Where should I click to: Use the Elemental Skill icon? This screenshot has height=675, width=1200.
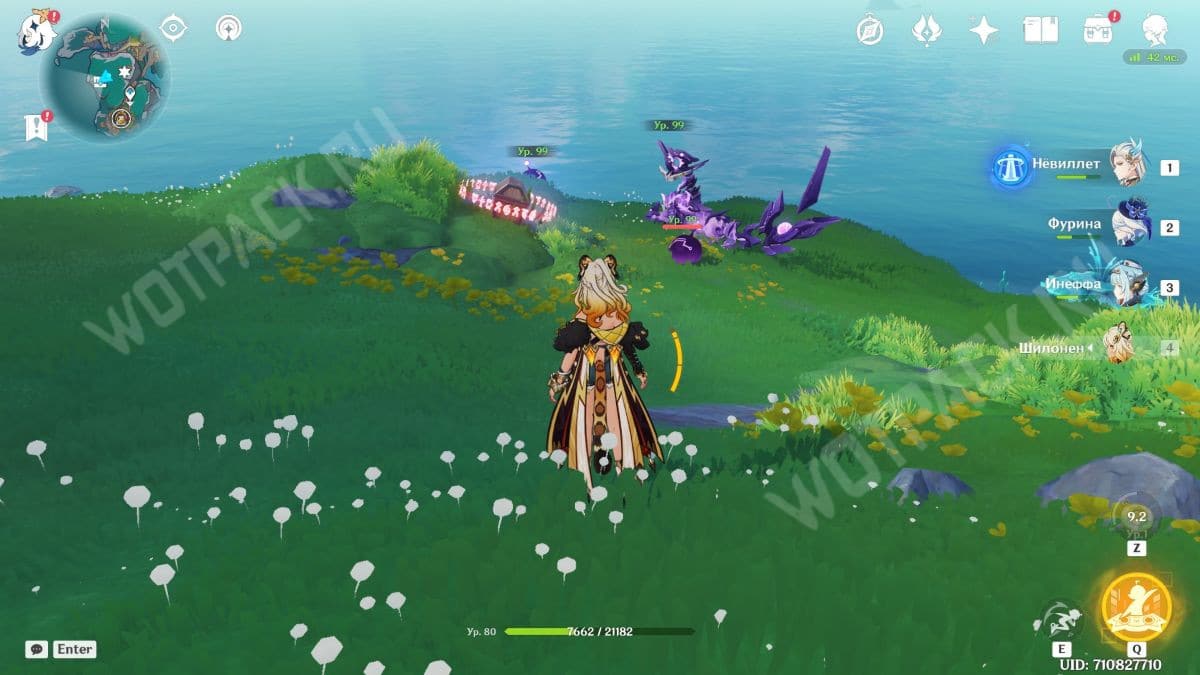coord(1060,621)
